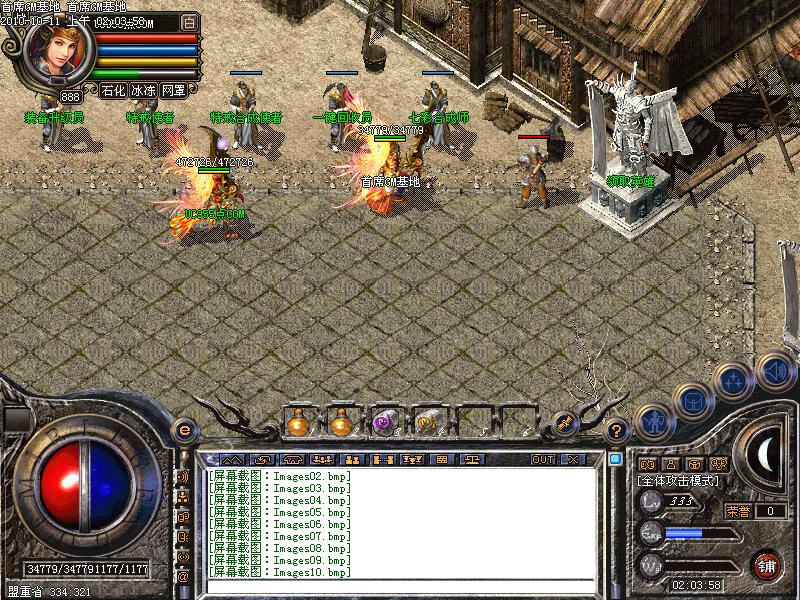Open the red 铺 shop button
The image size is (800, 600).
click(x=767, y=564)
